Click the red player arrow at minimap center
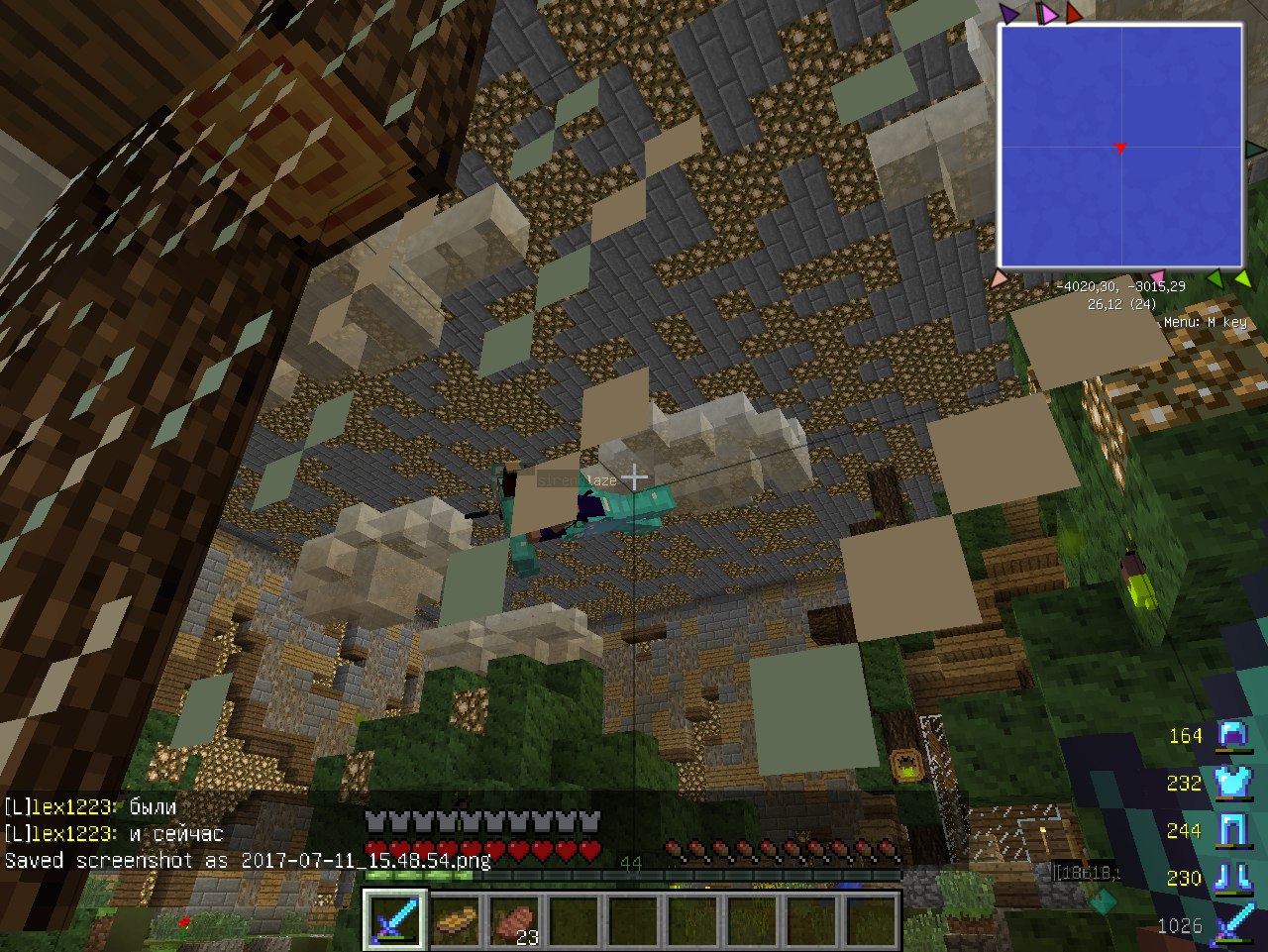 tap(1119, 149)
